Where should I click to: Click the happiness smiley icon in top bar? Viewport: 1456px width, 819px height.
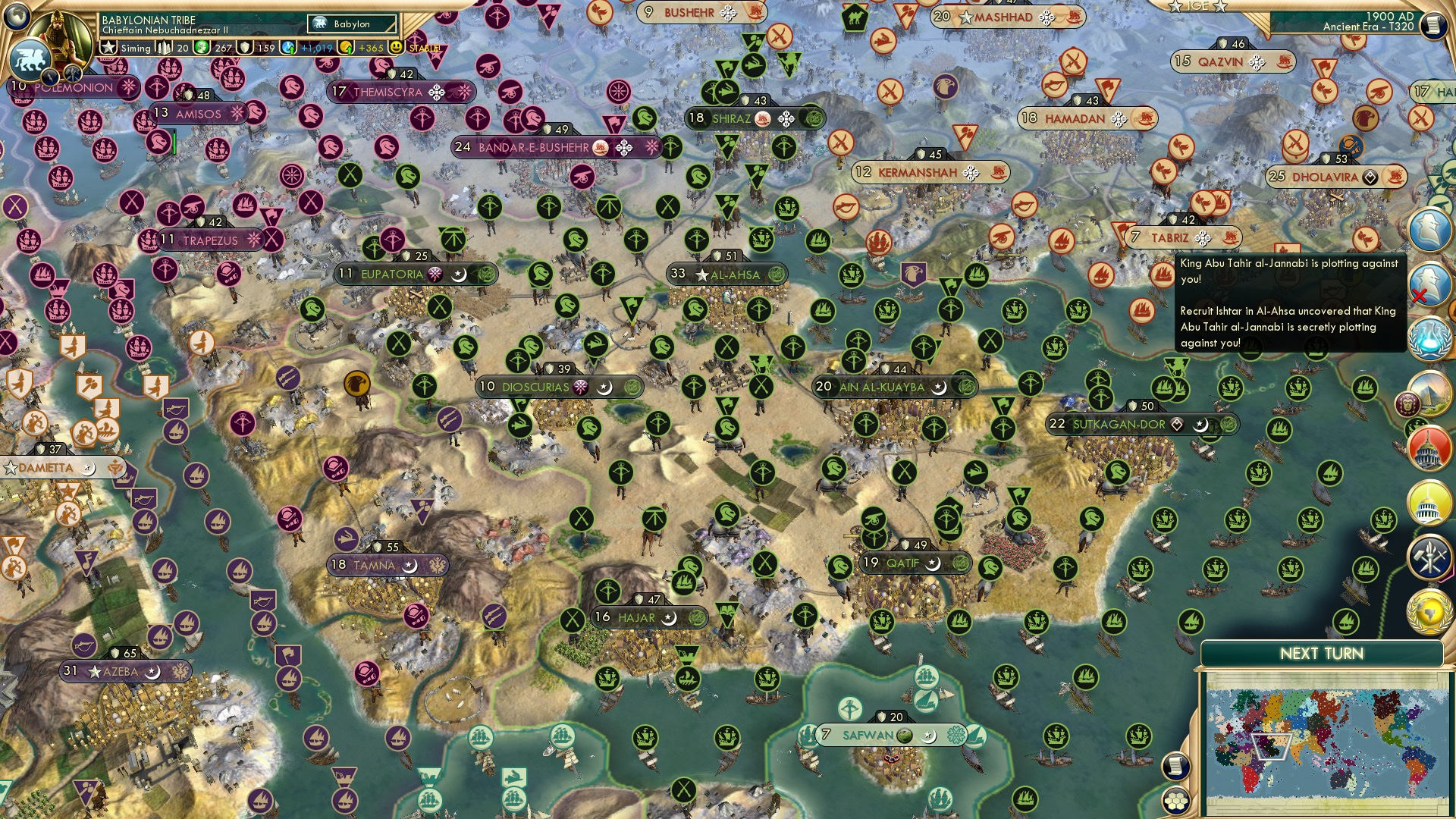pyautogui.click(x=397, y=48)
